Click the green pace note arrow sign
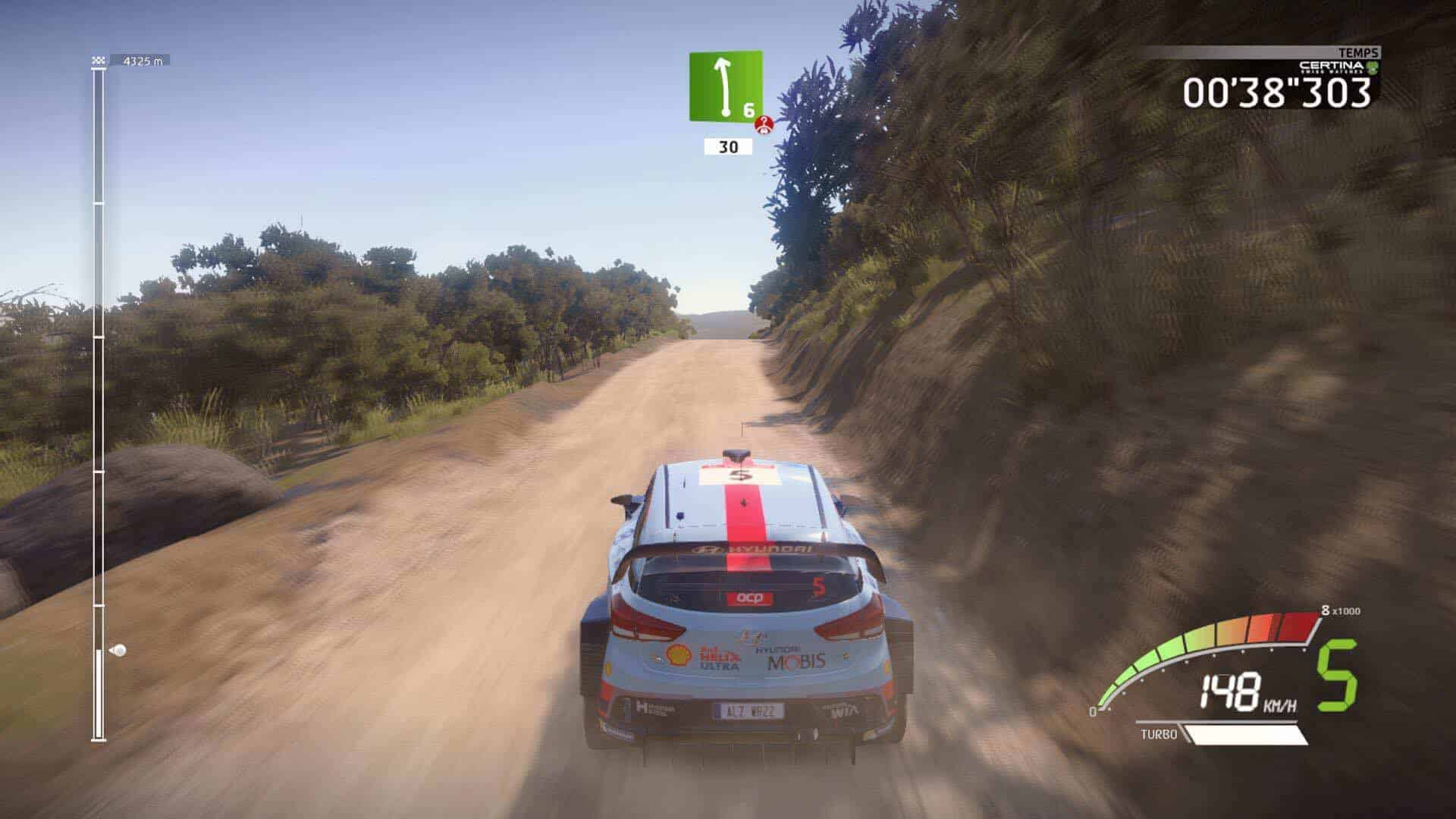 tap(724, 85)
